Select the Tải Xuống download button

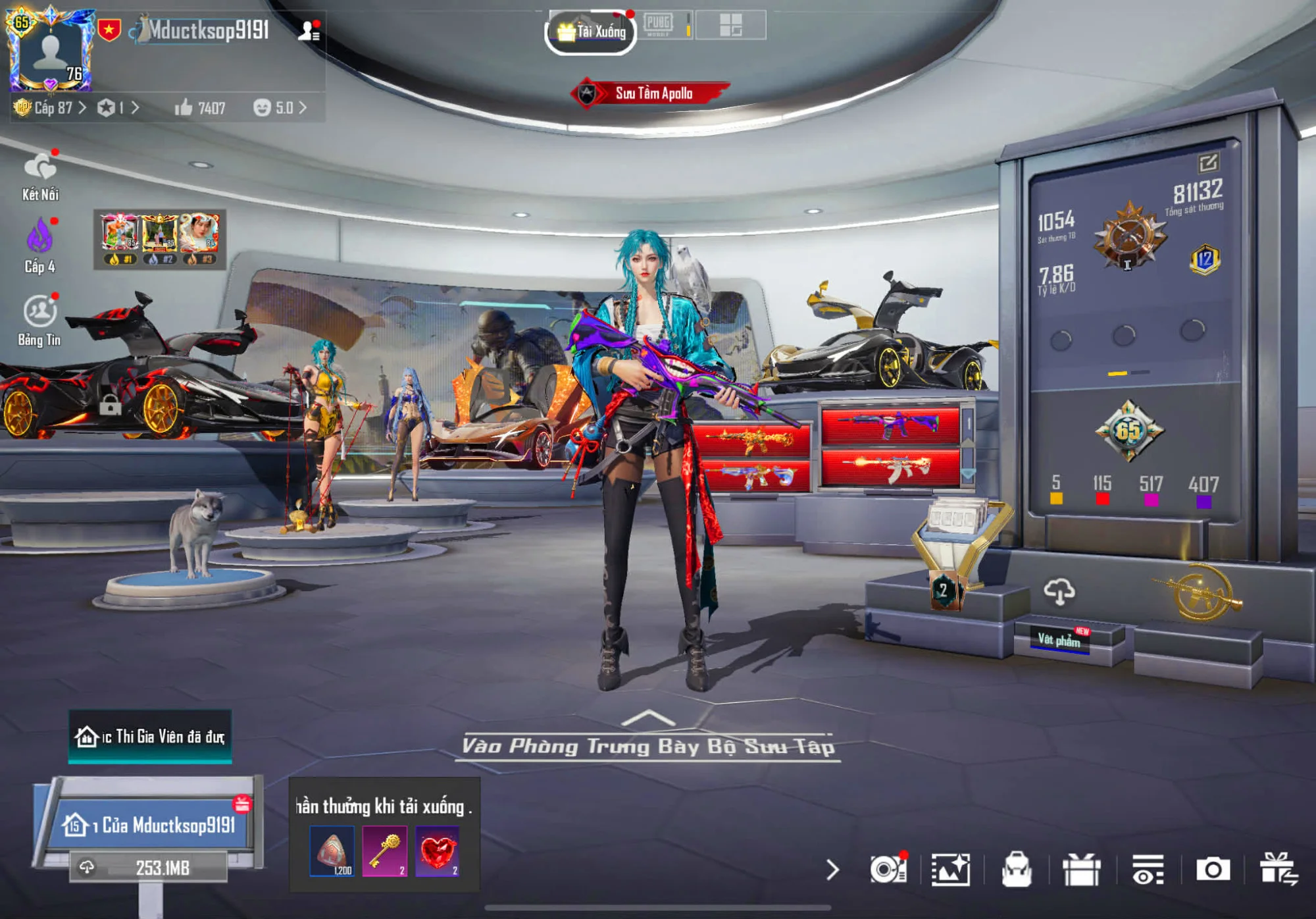[x=591, y=32]
